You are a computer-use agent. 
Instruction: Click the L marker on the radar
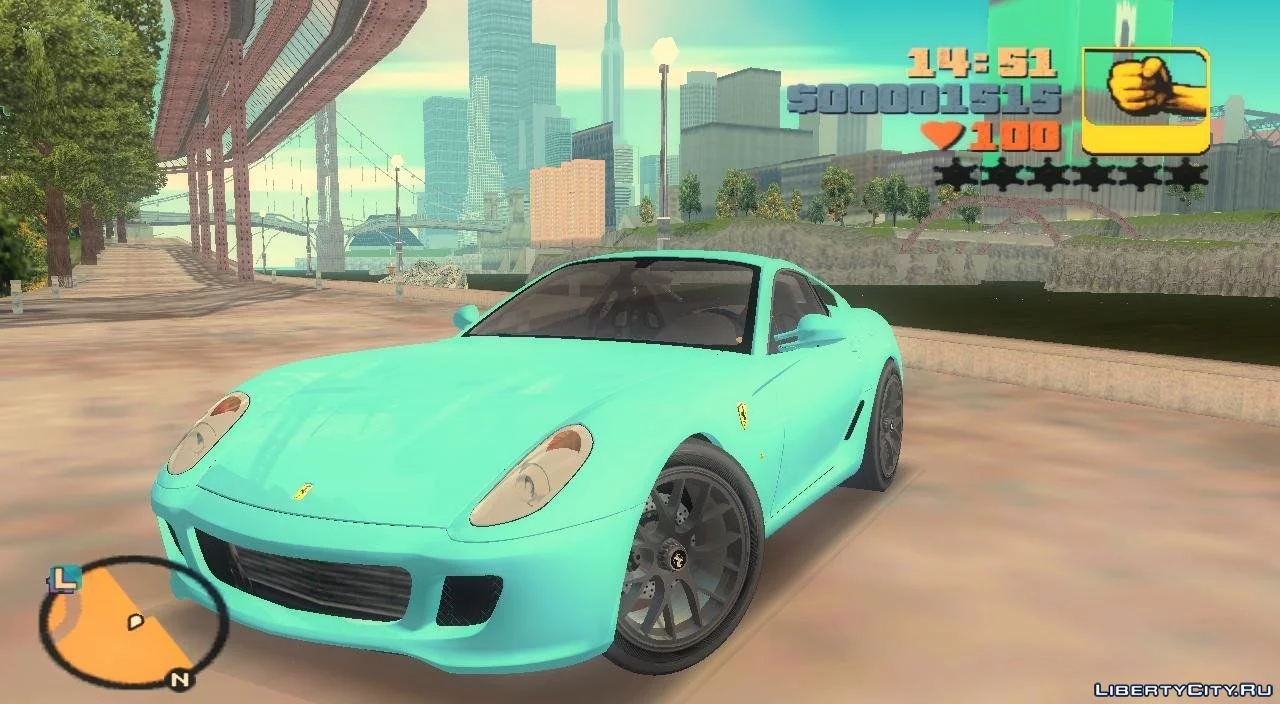click(x=64, y=578)
